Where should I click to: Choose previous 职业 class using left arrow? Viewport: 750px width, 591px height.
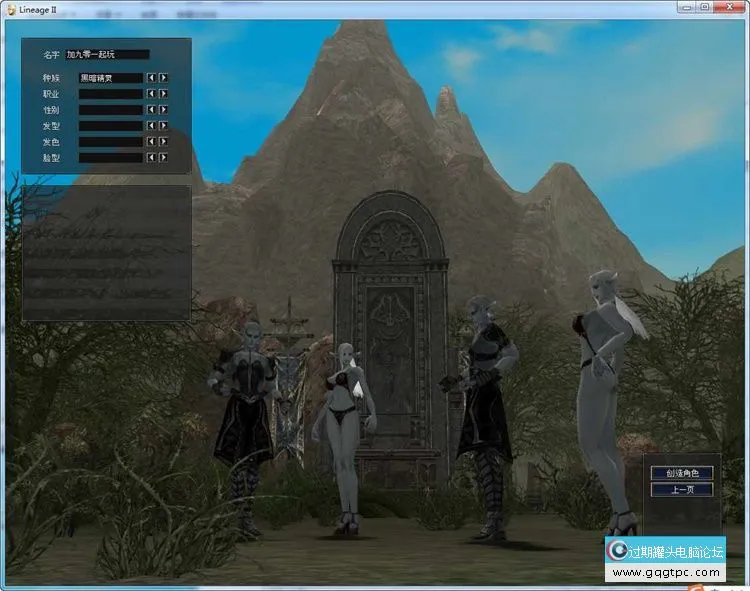click(151, 93)
